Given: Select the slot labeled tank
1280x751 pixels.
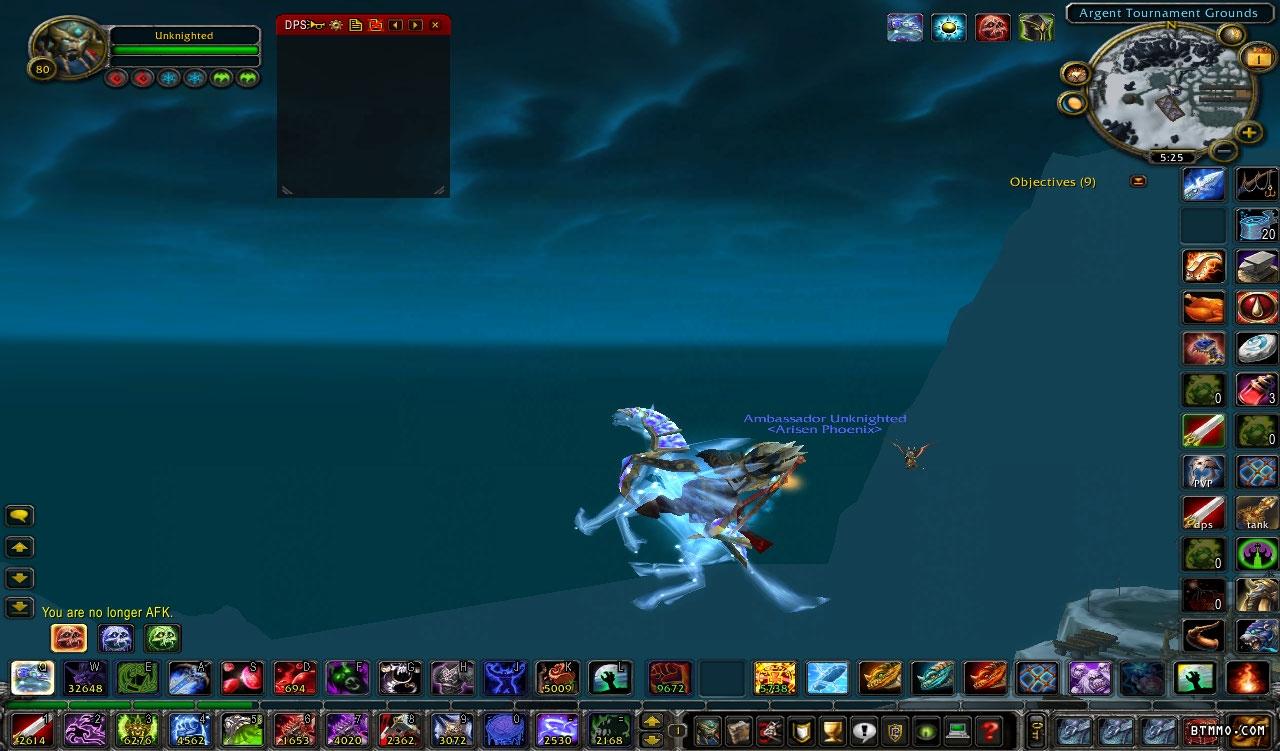Looking at the screenshot, I should (x=1257, y=512).
